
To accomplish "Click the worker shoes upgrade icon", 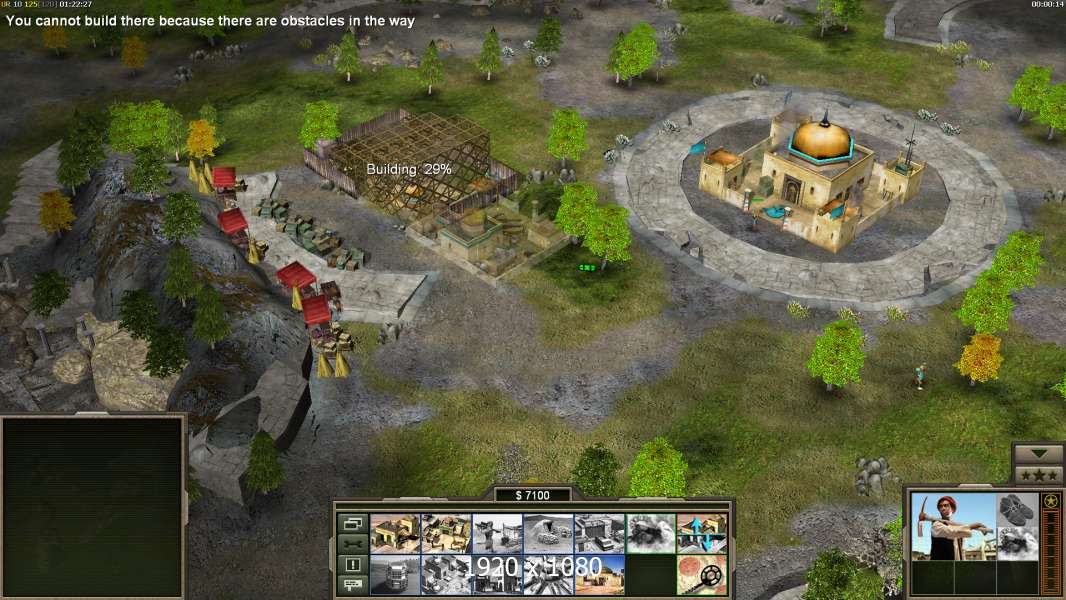I will 1018,509.
